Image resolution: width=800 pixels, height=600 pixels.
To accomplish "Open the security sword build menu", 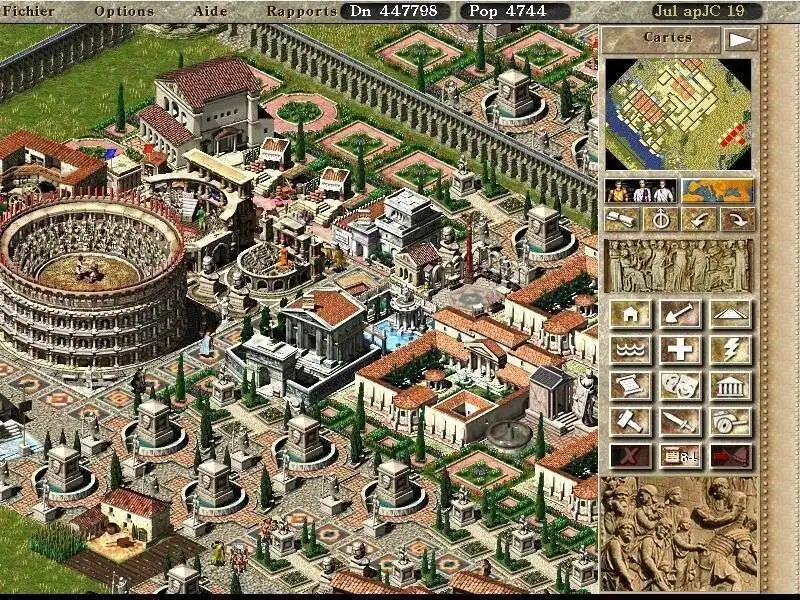I will [x=680, y=422].
